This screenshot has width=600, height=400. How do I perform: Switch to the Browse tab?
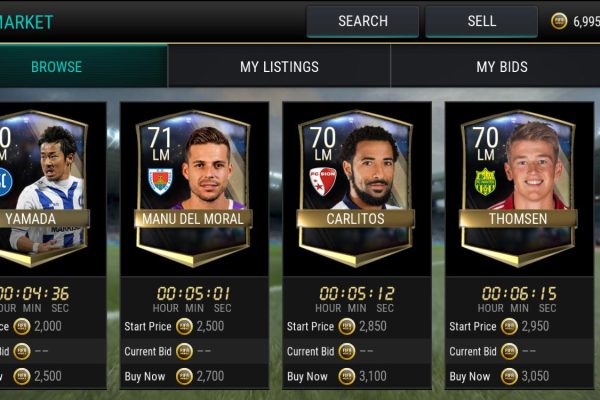click(56, 67)
